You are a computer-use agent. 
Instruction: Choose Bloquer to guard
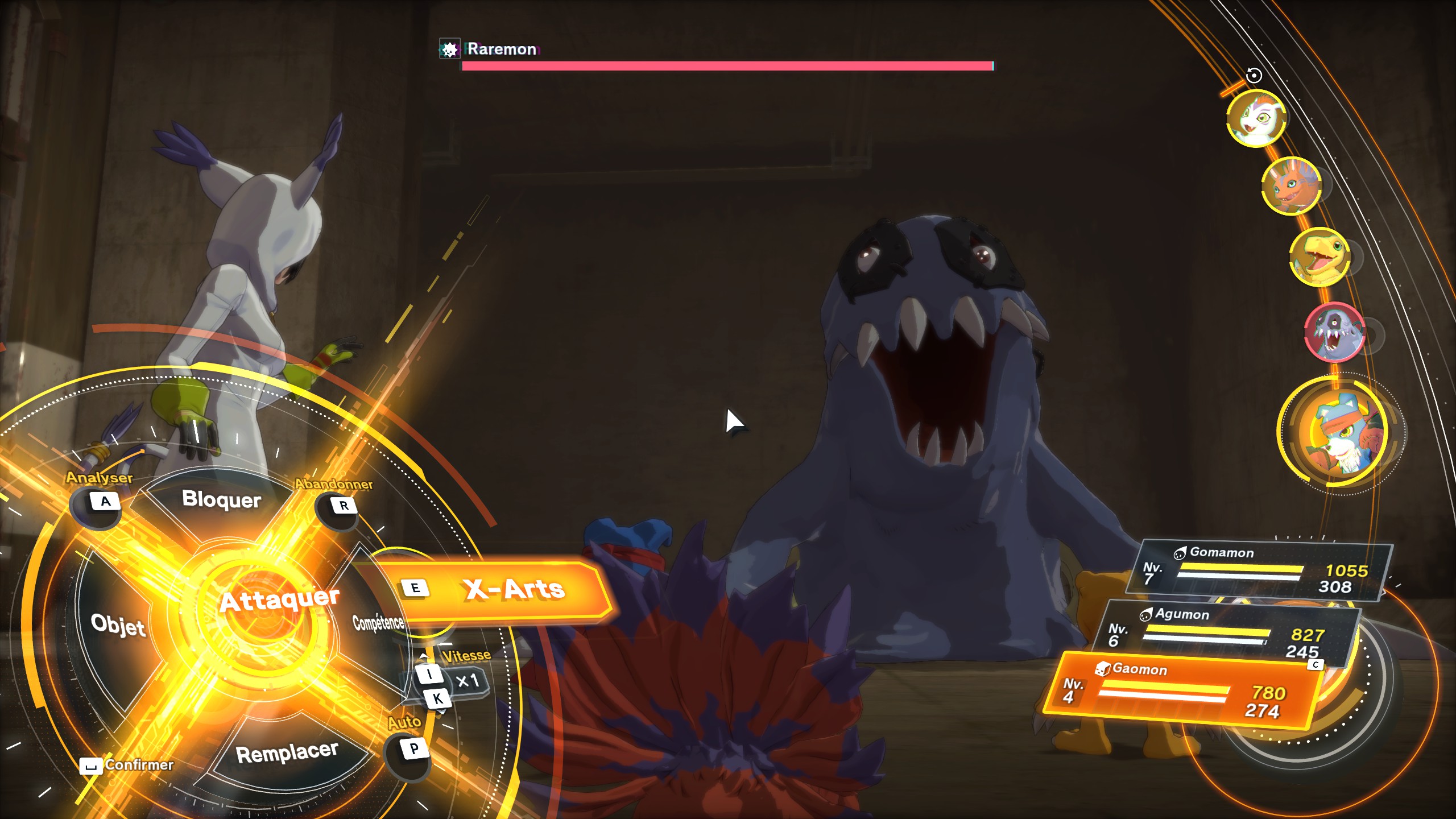[221, 499]
